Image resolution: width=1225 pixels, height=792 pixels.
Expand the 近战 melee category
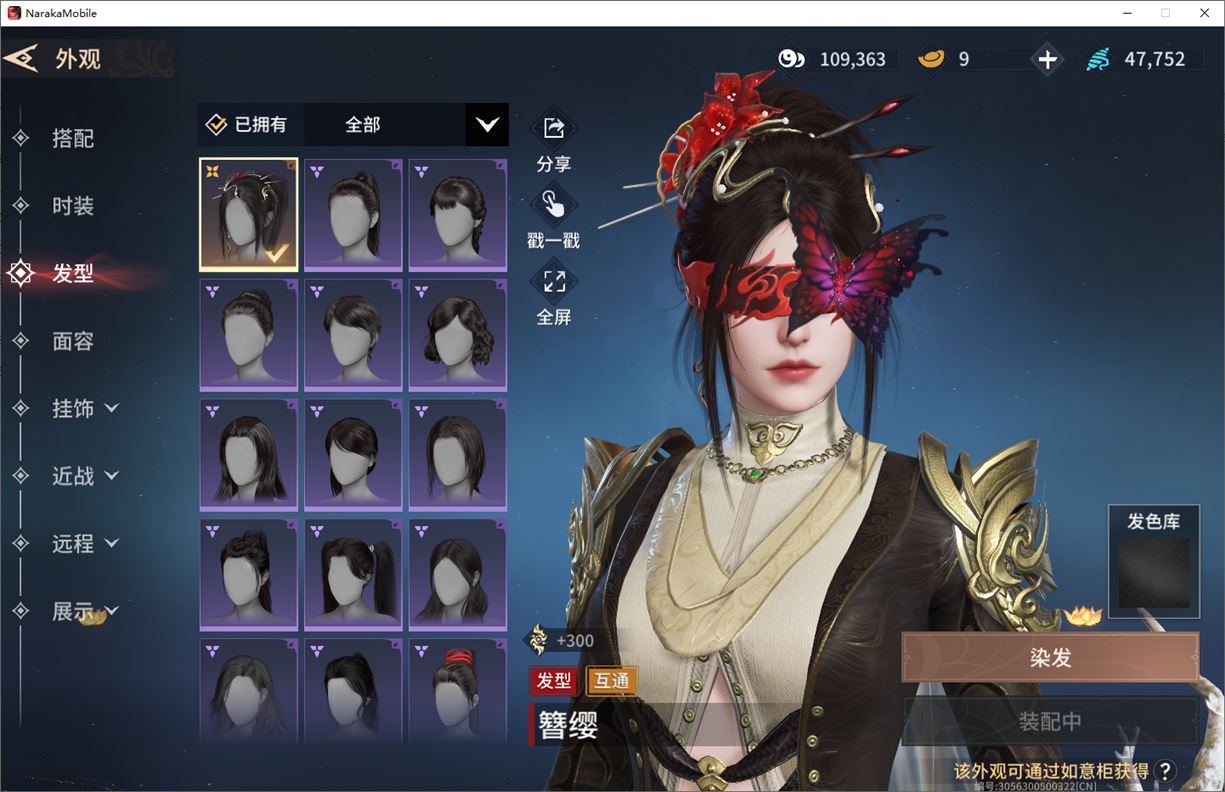(x=84, y=476)
